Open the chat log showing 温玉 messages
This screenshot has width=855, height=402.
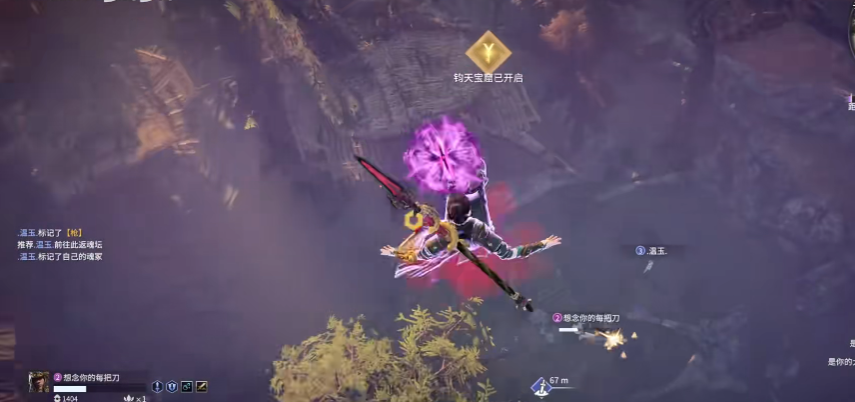pyautogui.click(x=60, y=244)
